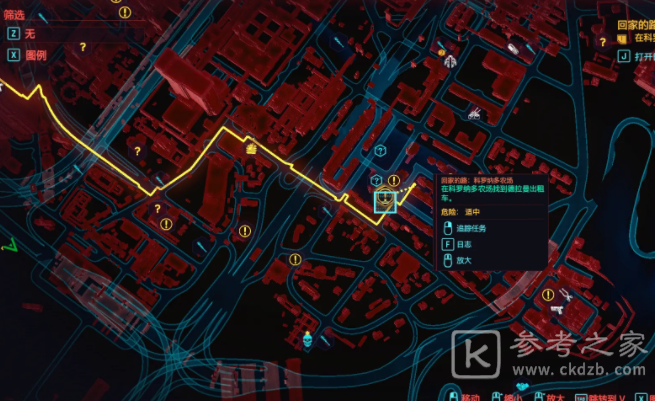Select the green player arrow marker
This screenshot has height=401, width=655.
[10, 243]
